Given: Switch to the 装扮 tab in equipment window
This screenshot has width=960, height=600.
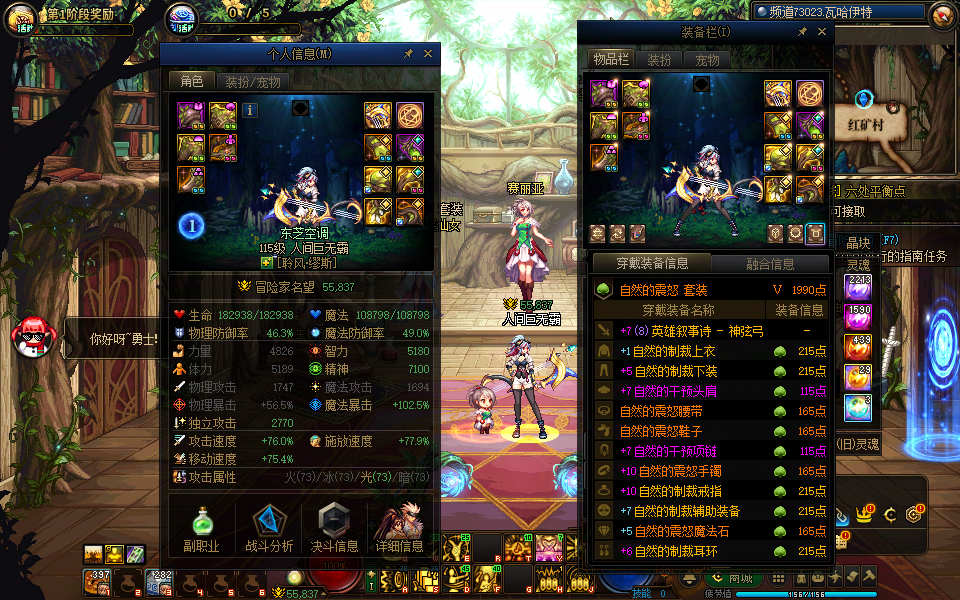Looking at the screenshot, I should pos(658,60).
